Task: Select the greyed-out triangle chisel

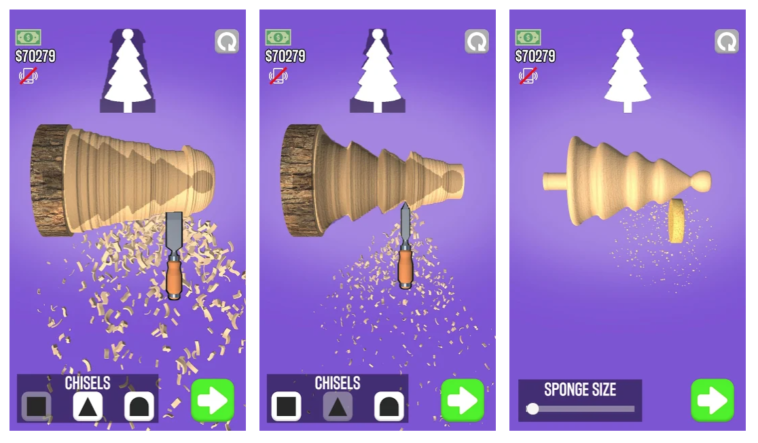Action: pos(337,406)
